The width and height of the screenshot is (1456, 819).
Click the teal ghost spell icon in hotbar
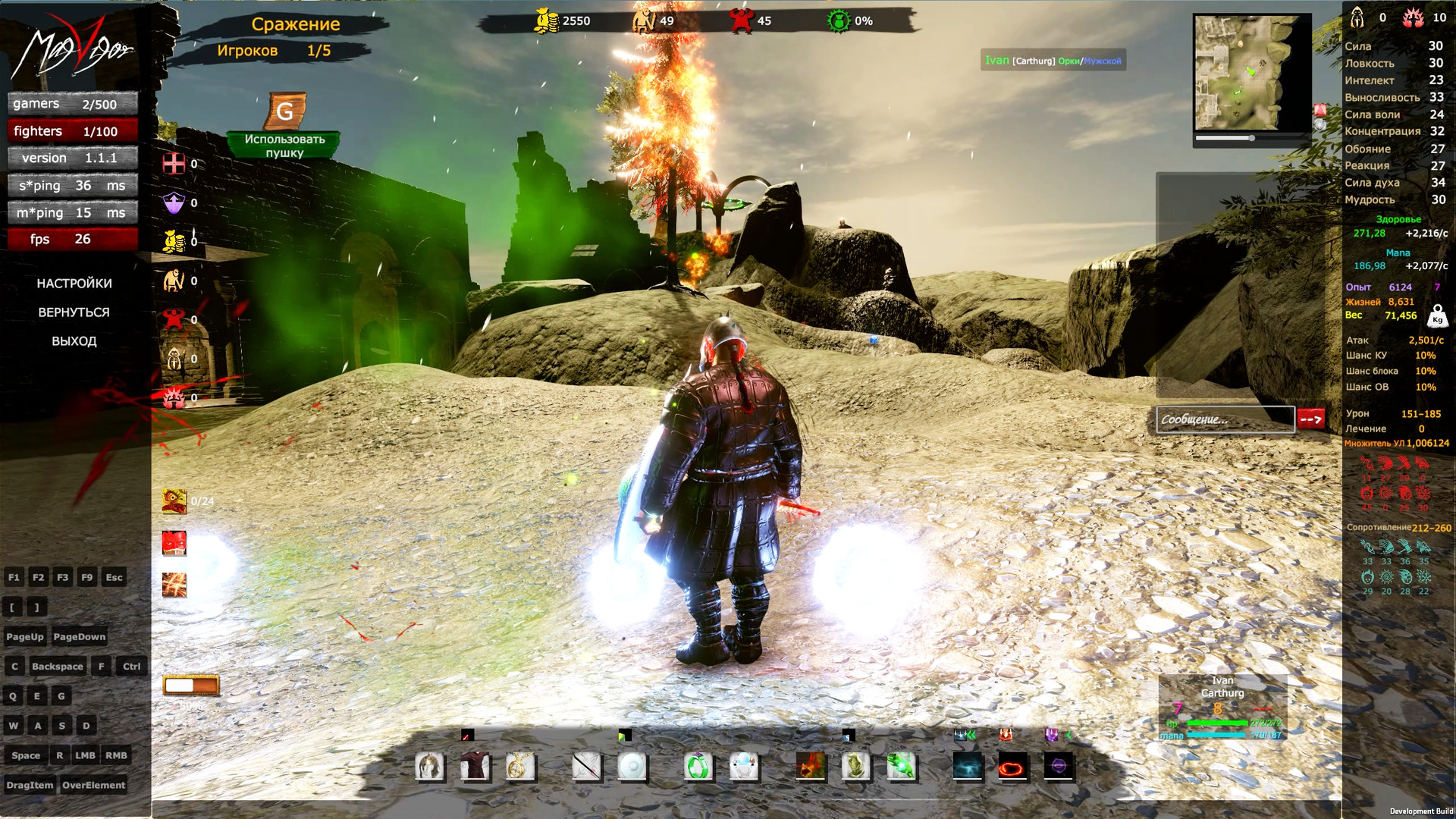click(x=968, y=767)
